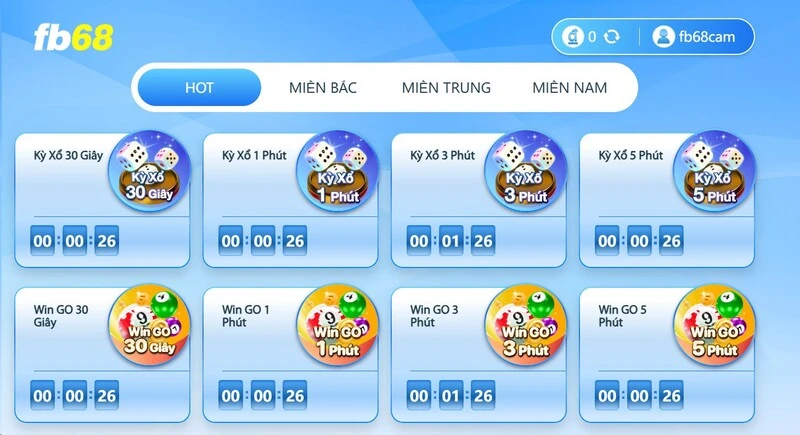Open the fb68cam user profile
Screen dimensions: 800x435
coord(696,37)
